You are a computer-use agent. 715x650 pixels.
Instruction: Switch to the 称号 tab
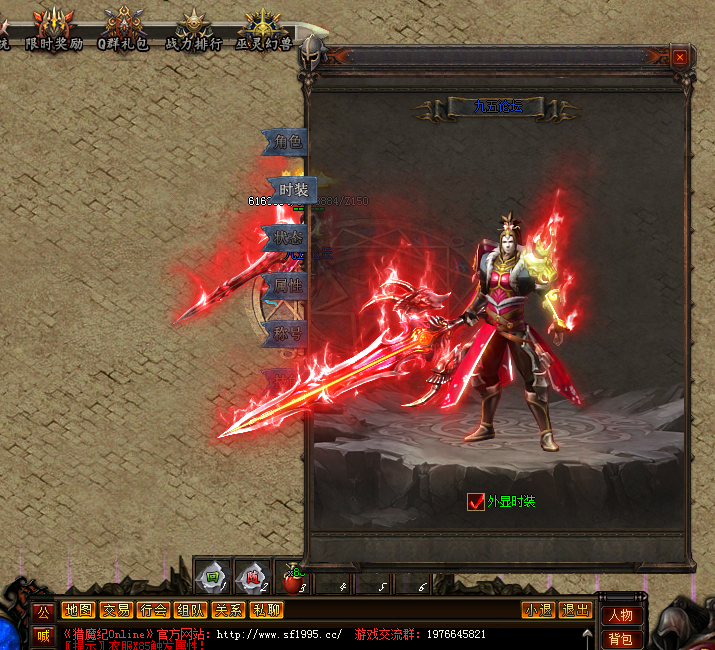click(x=287, y=332)
